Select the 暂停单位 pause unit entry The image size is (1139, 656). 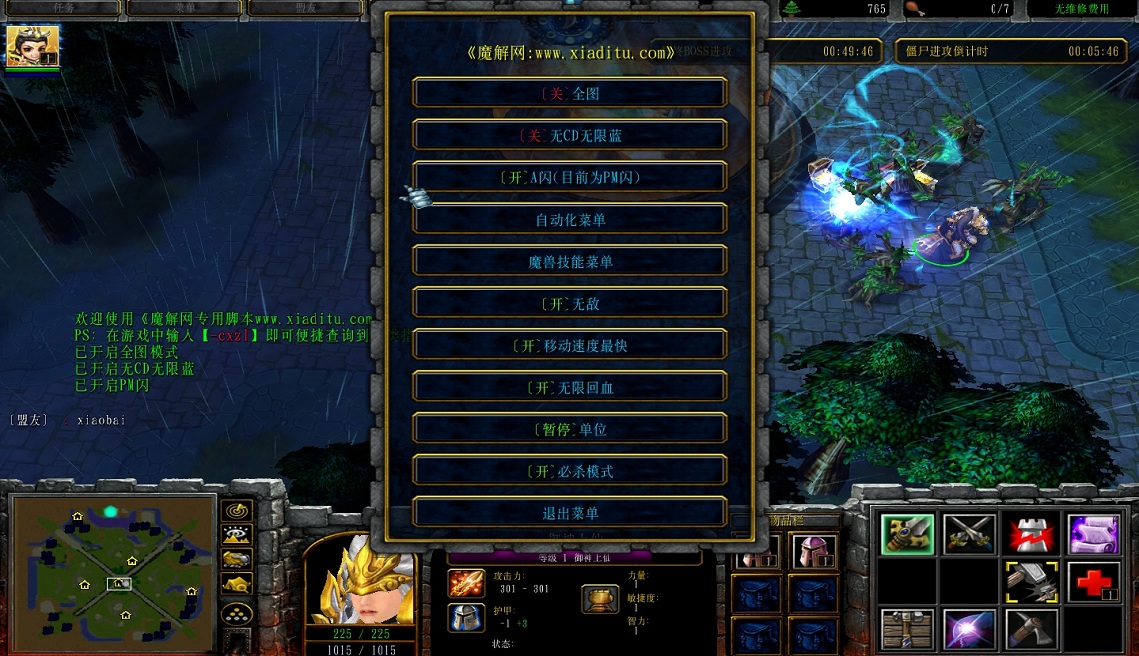point(570,429)
